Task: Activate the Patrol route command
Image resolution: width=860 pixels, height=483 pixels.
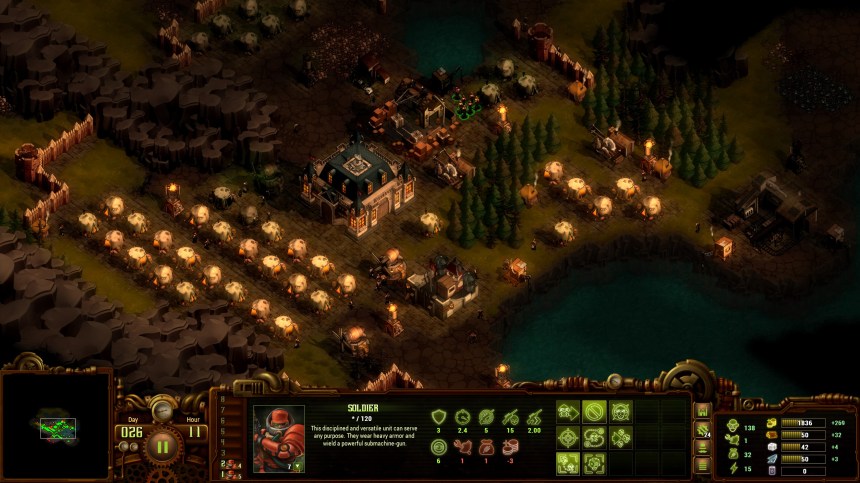Action: pos(595,437)
